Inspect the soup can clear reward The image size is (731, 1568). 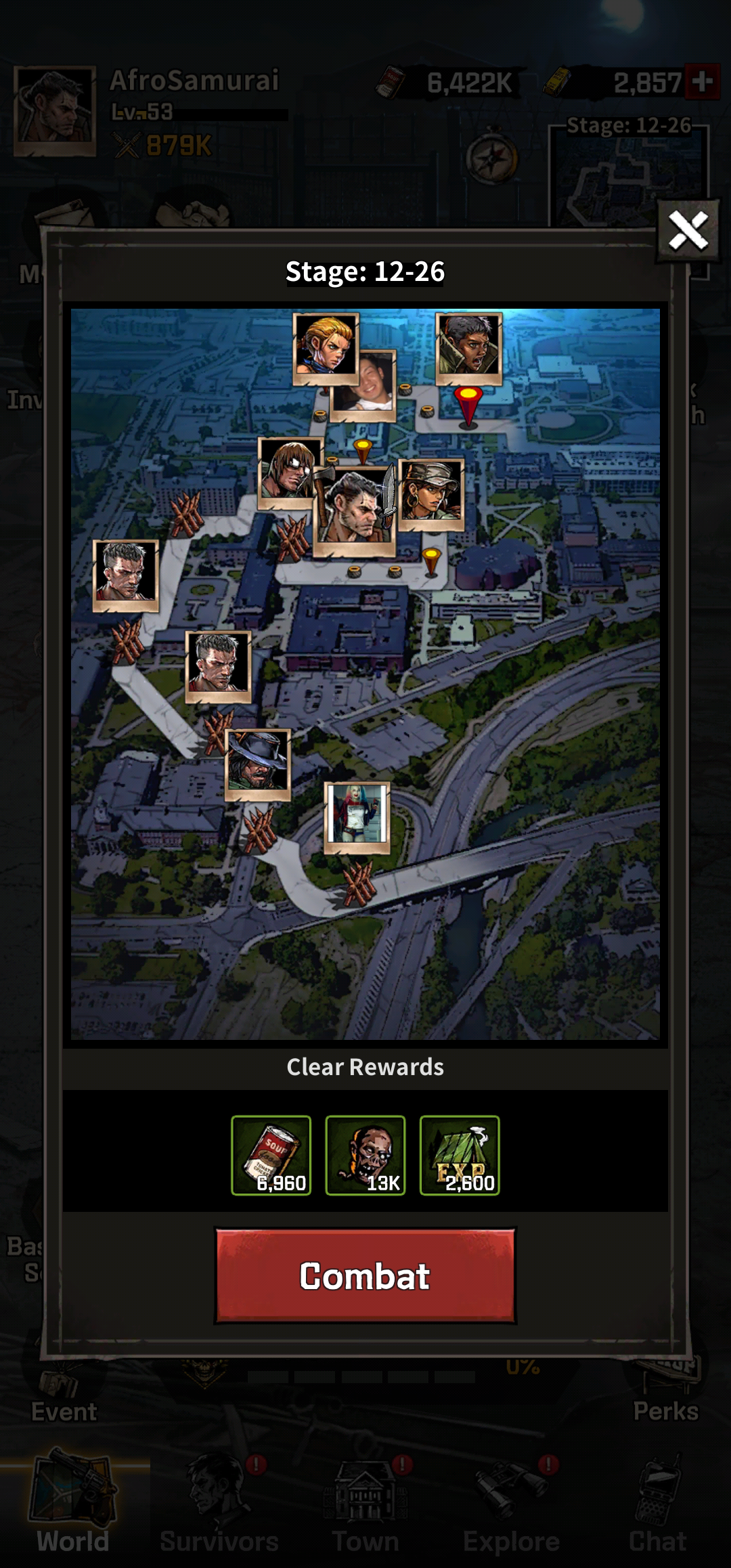pos(271,1155)
